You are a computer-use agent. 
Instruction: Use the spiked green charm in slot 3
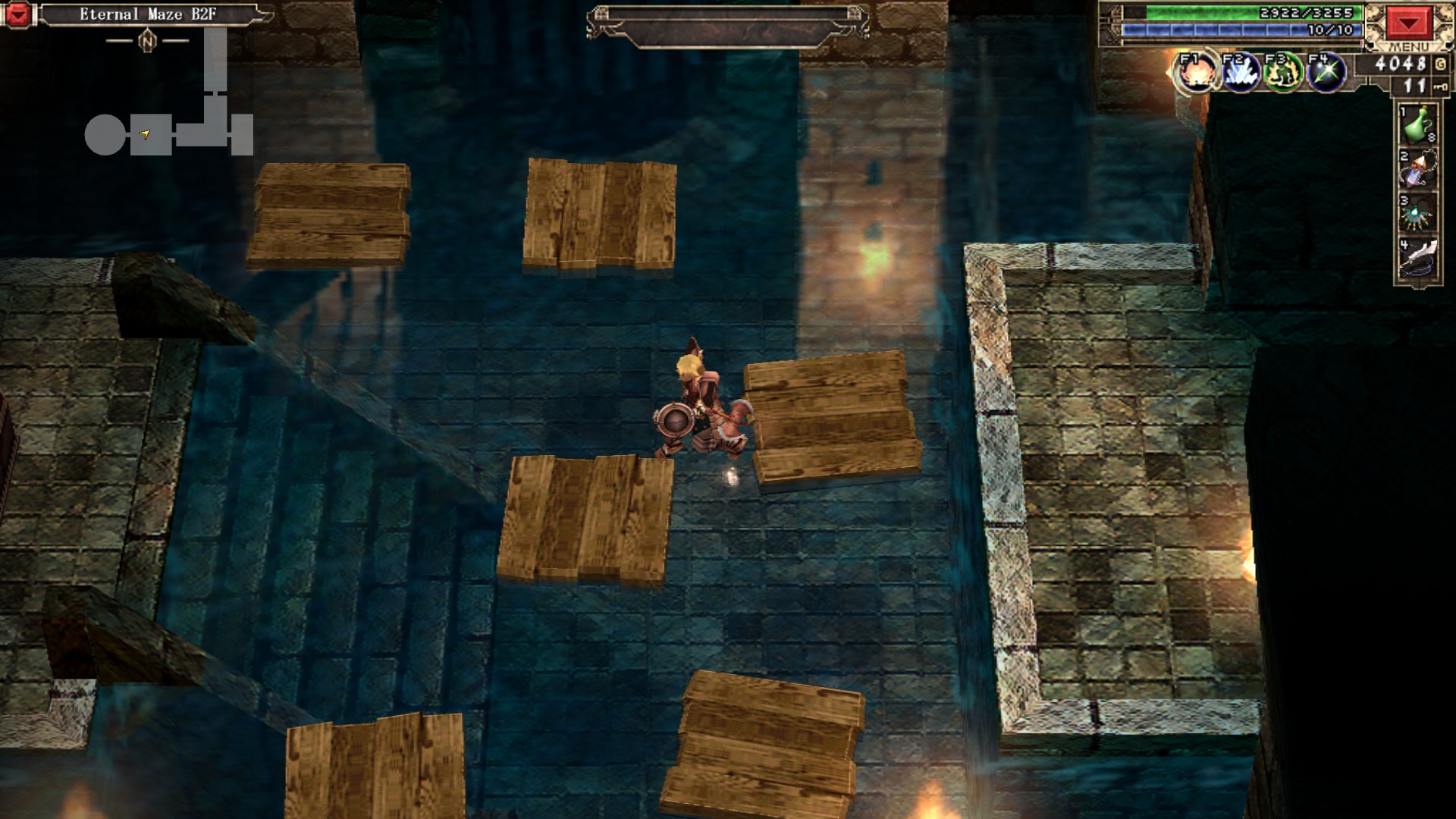coord(1417,215)
